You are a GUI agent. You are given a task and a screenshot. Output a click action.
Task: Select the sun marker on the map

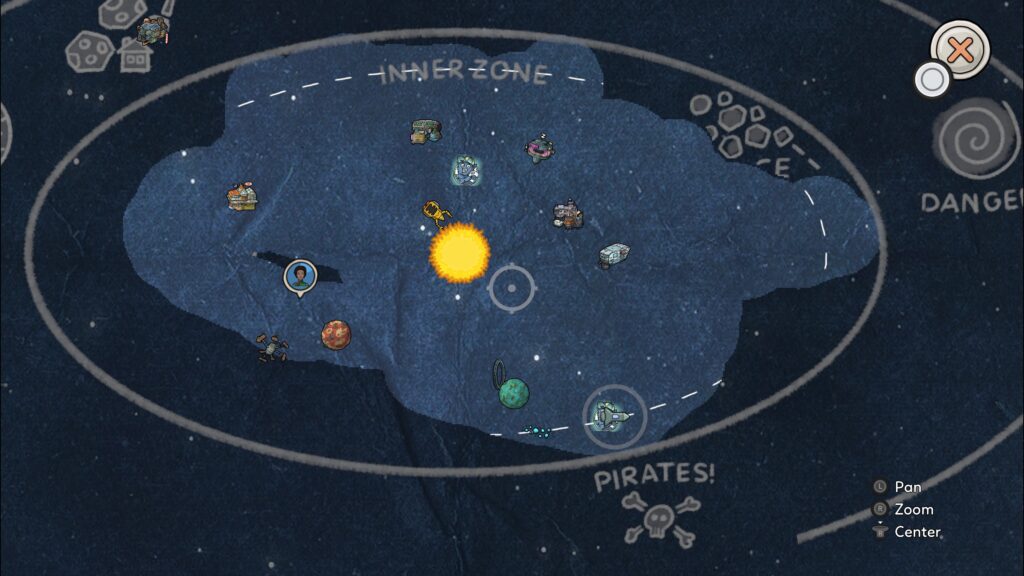[x=459, y=252]
